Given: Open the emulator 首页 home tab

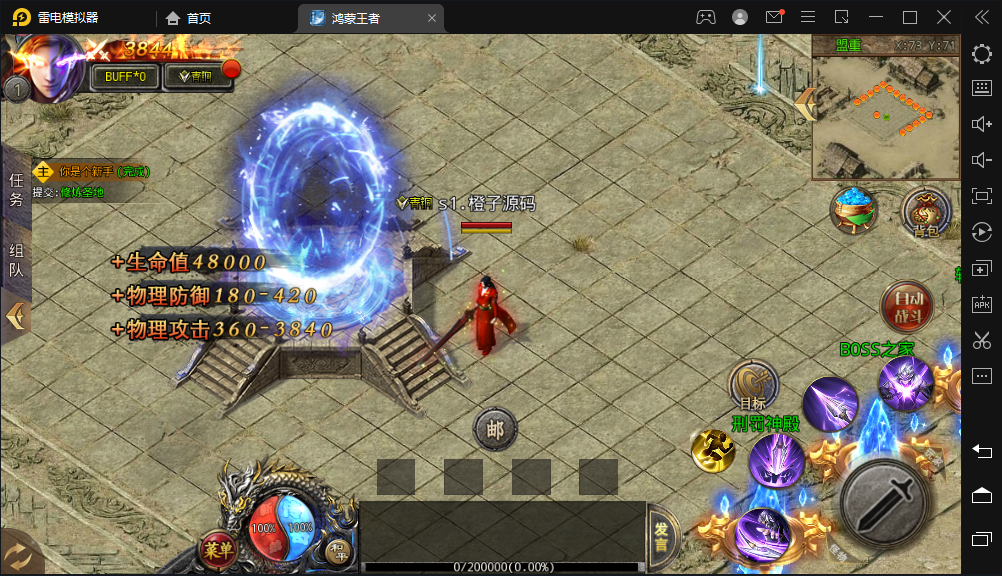Looking at the screenshot, I should coord(189,18).
